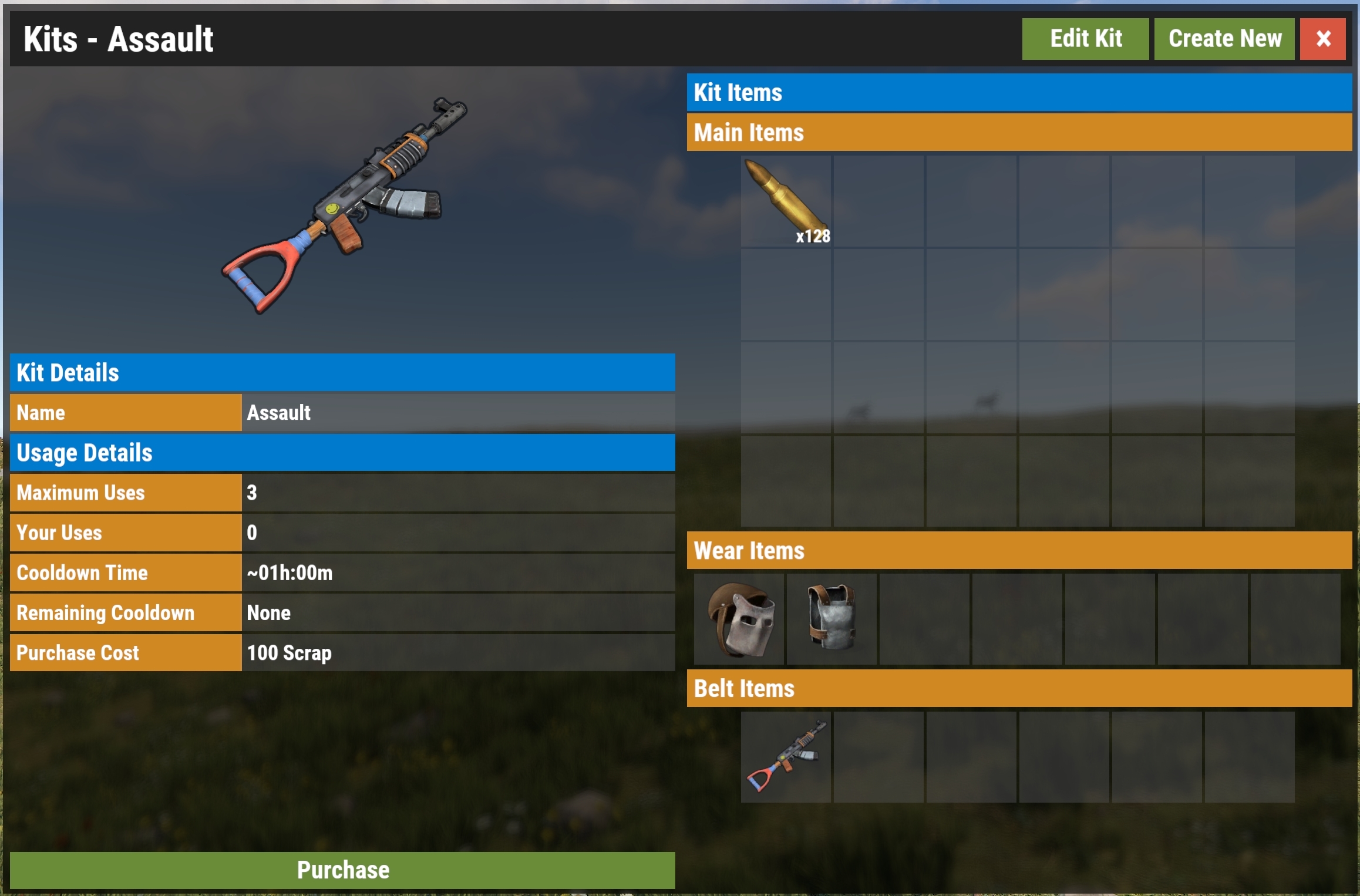
Task: Close the Kits window
Action: click(1322, 39)
